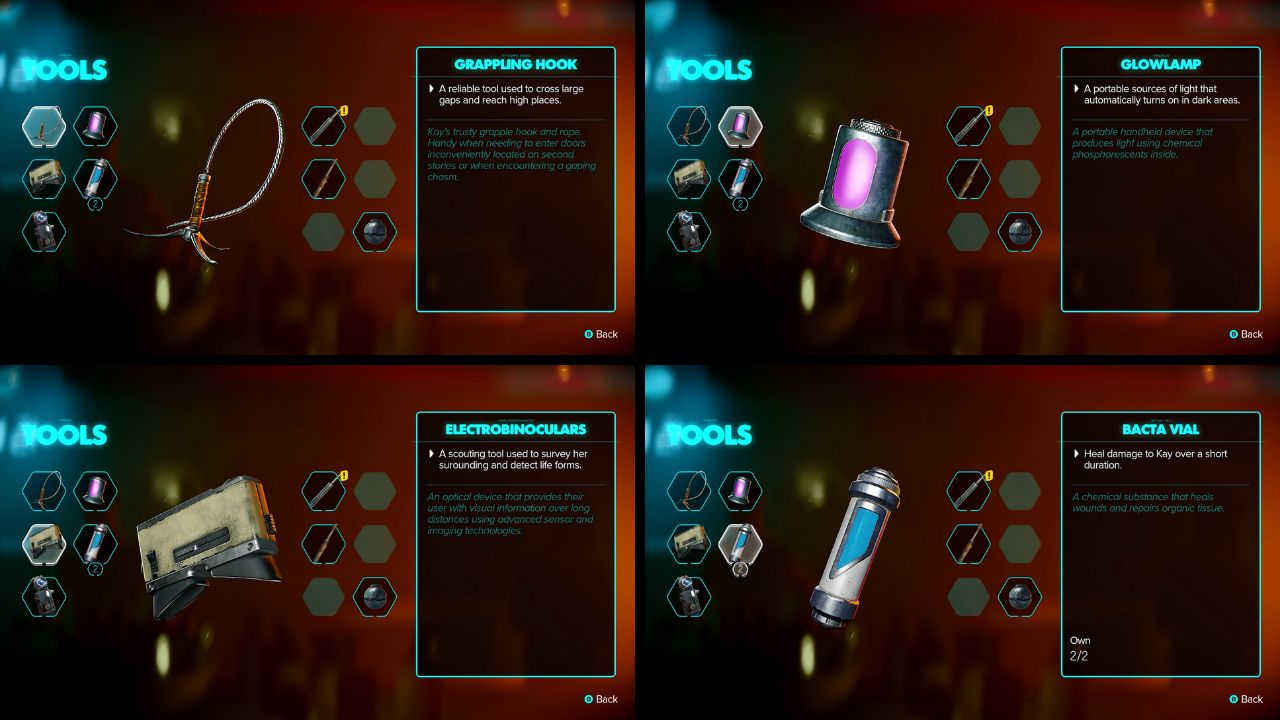Screen dimensions: 1280x720
Task: Select the rifle icon with the yellow alert badge
Action: tap(324, 128)
